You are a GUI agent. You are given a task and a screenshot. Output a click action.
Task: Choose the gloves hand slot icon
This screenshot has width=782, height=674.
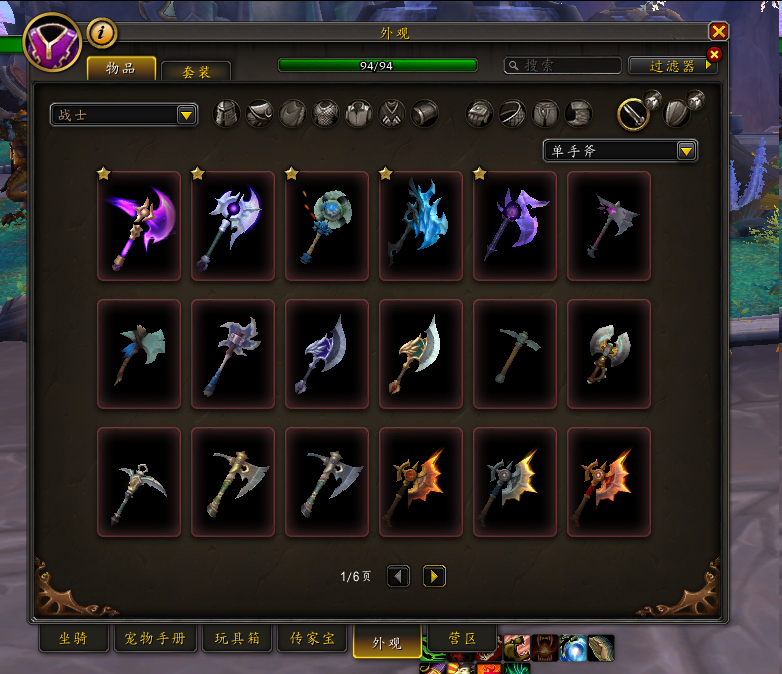pos(480,113)
